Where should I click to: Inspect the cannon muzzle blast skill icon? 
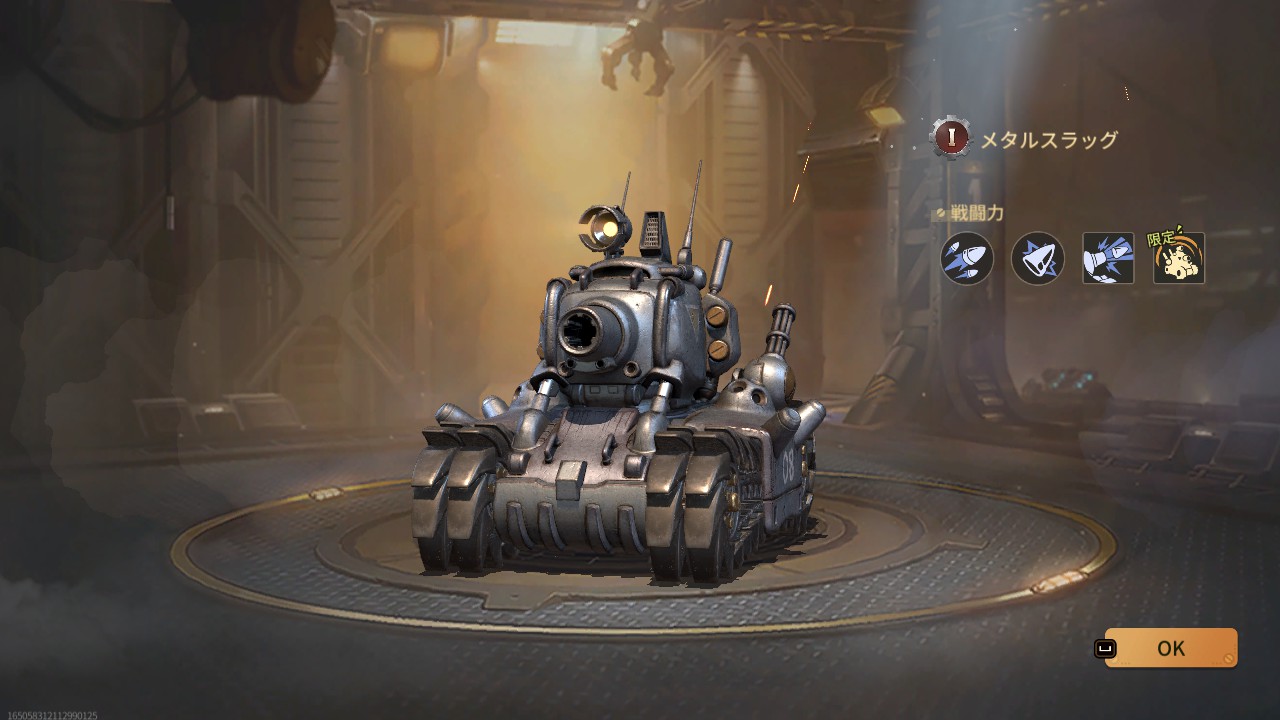1108,258
